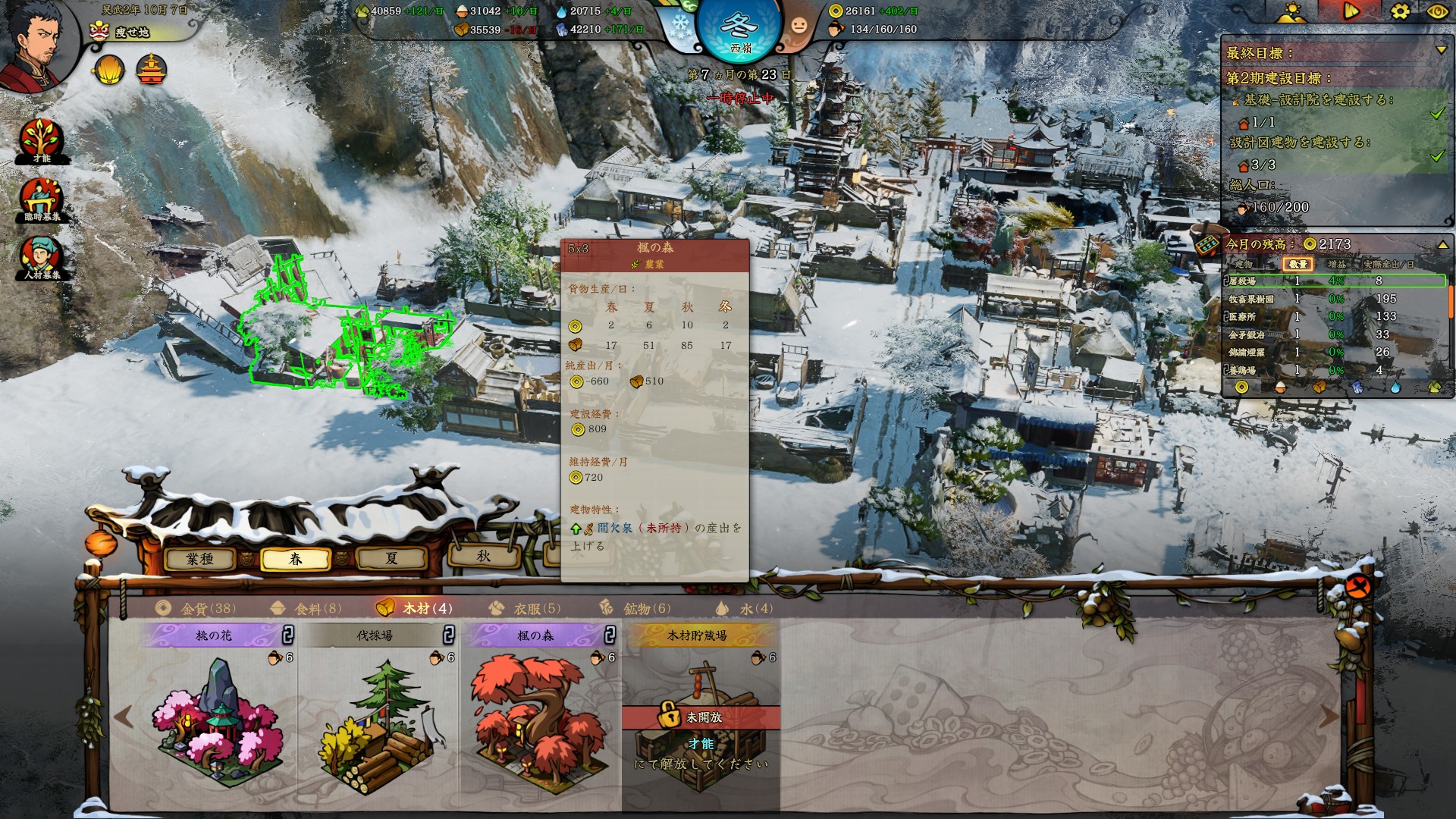The height and width of the screenshot is (819, 1456).
Task: Open the 臨時募集 temporary recruitment menu
Action: [x=41, y=200]
